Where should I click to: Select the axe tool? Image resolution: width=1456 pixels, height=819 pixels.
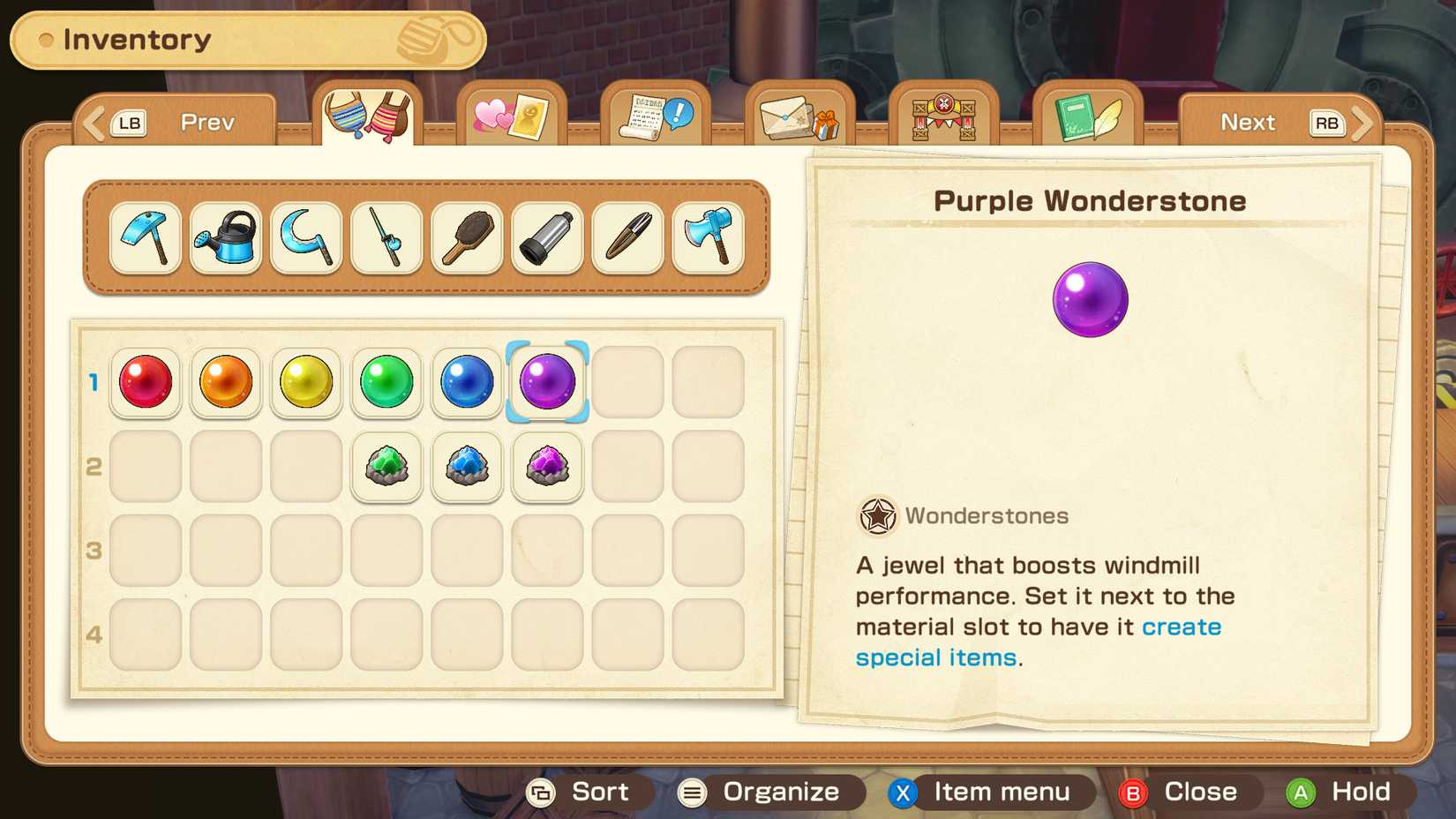[x=707, y=238]
